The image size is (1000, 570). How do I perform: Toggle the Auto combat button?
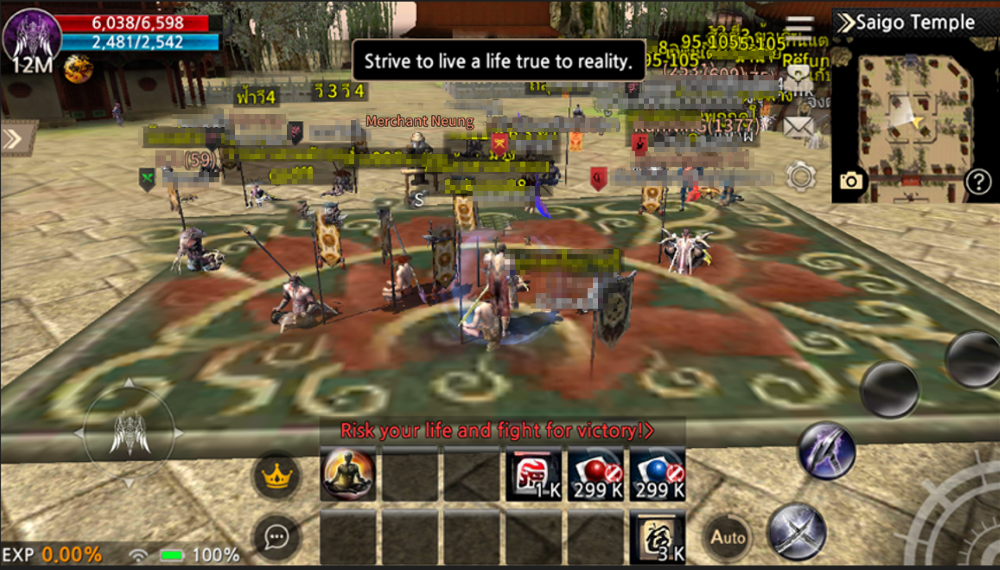[x=728, y=537]
